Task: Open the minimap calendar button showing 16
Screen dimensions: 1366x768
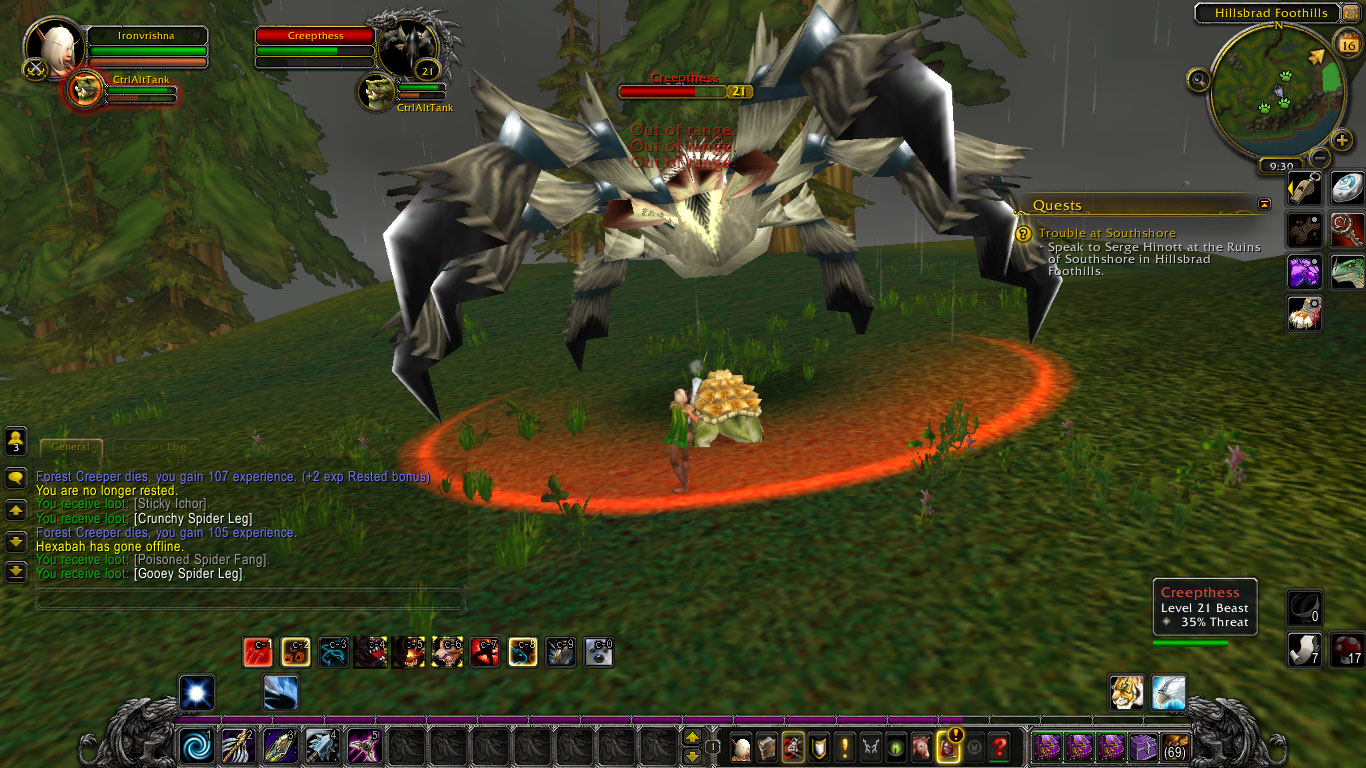Action: tap(1347, 43)
